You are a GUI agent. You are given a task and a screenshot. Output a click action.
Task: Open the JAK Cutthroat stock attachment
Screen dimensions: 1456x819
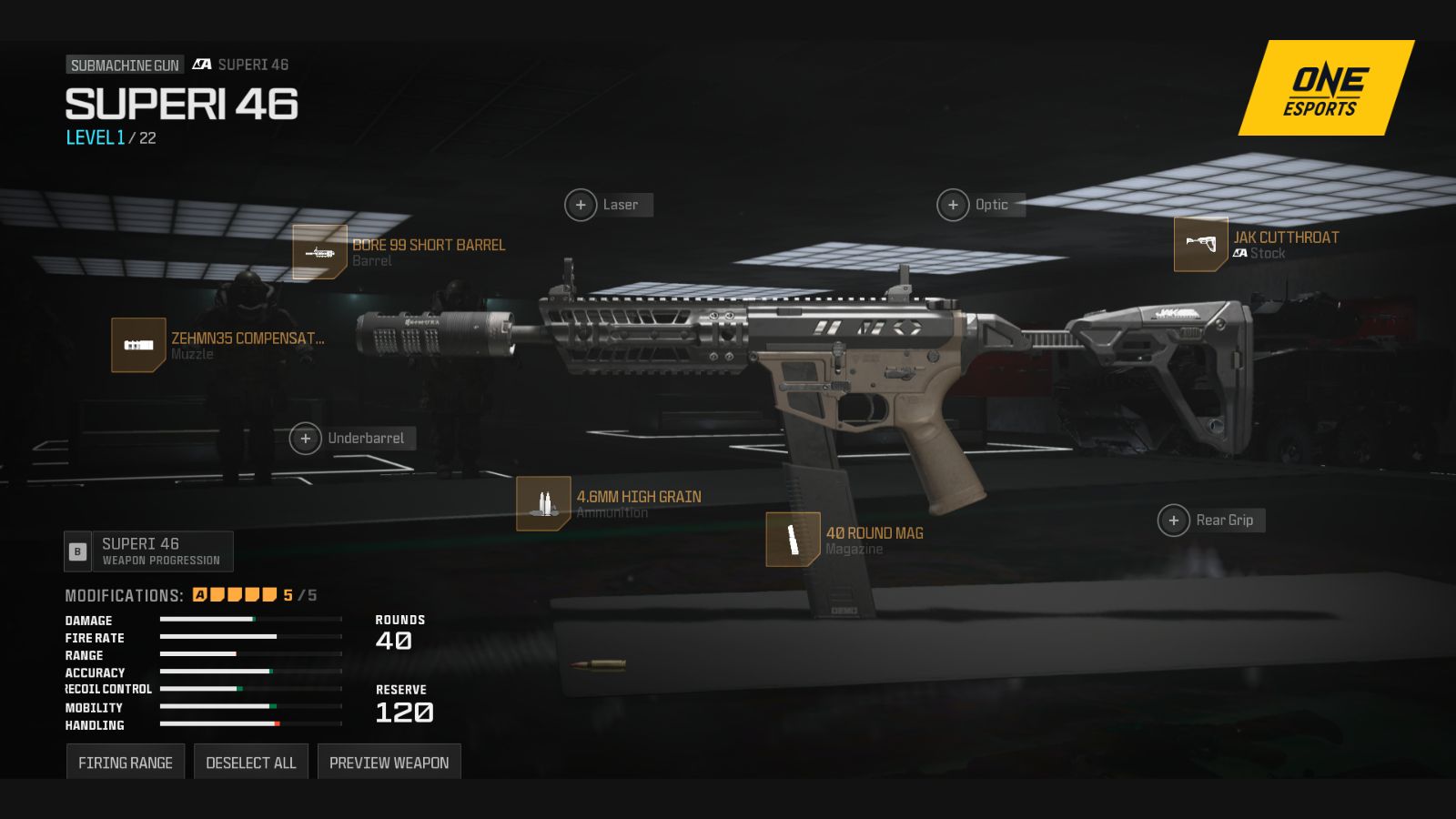[x=1200, y=246]
